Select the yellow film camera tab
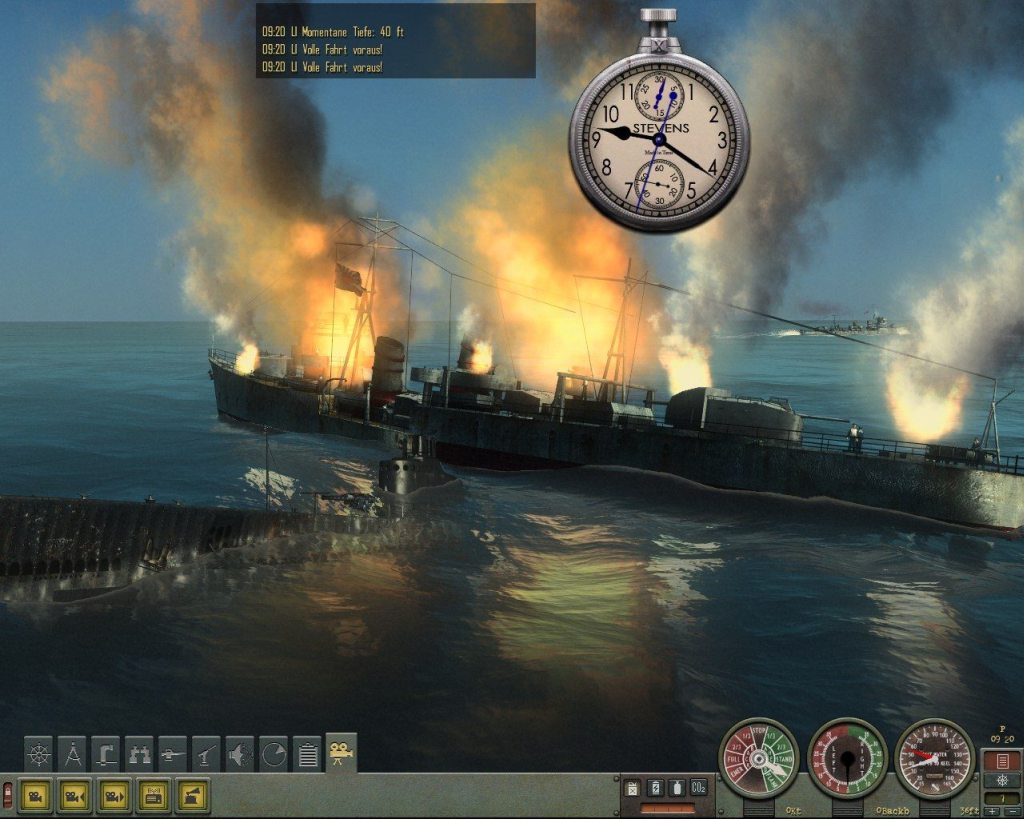Screen dimensions: 1024x819 coord(341,752)
